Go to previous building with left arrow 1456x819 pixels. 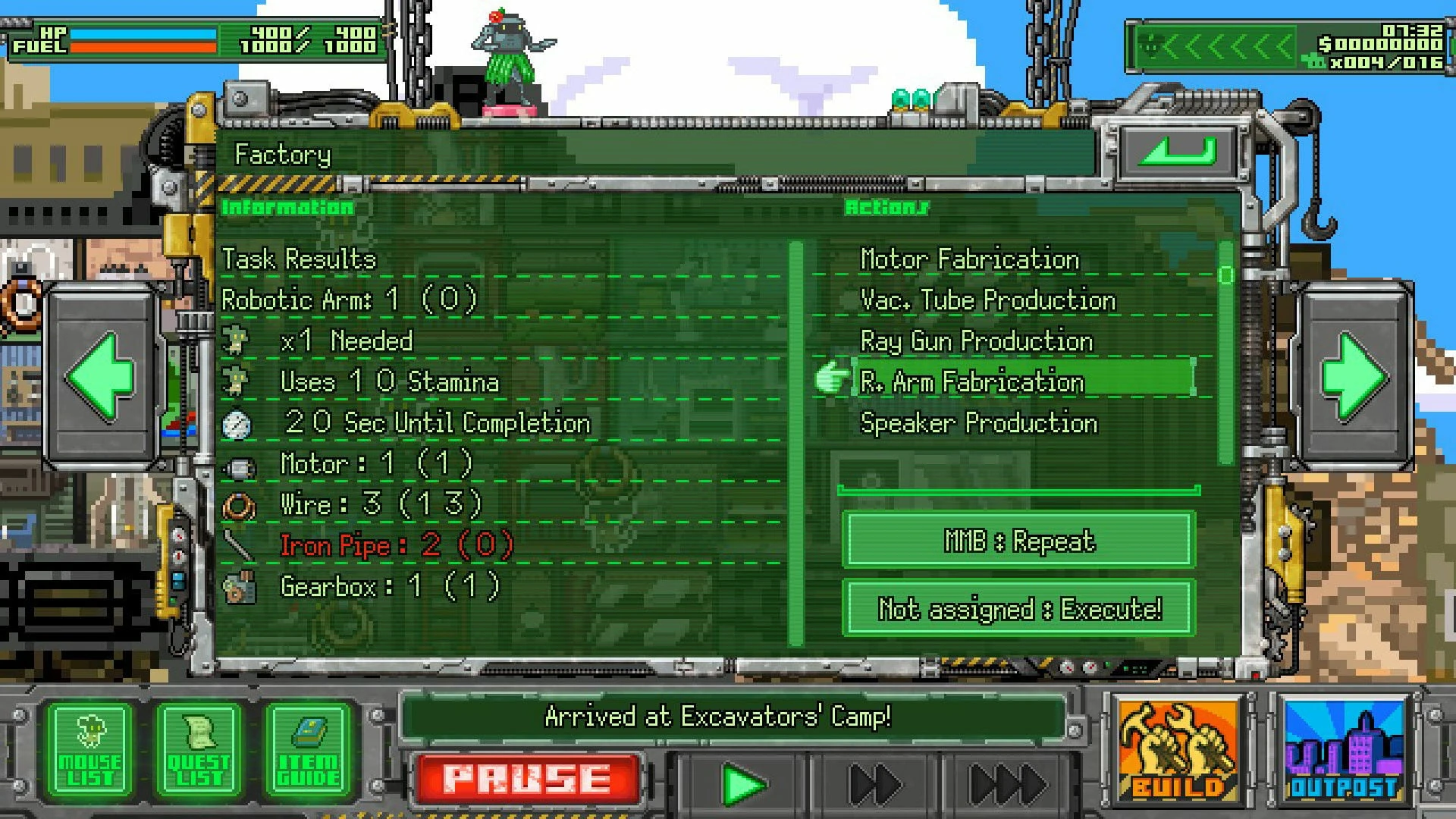pos(101,377)
